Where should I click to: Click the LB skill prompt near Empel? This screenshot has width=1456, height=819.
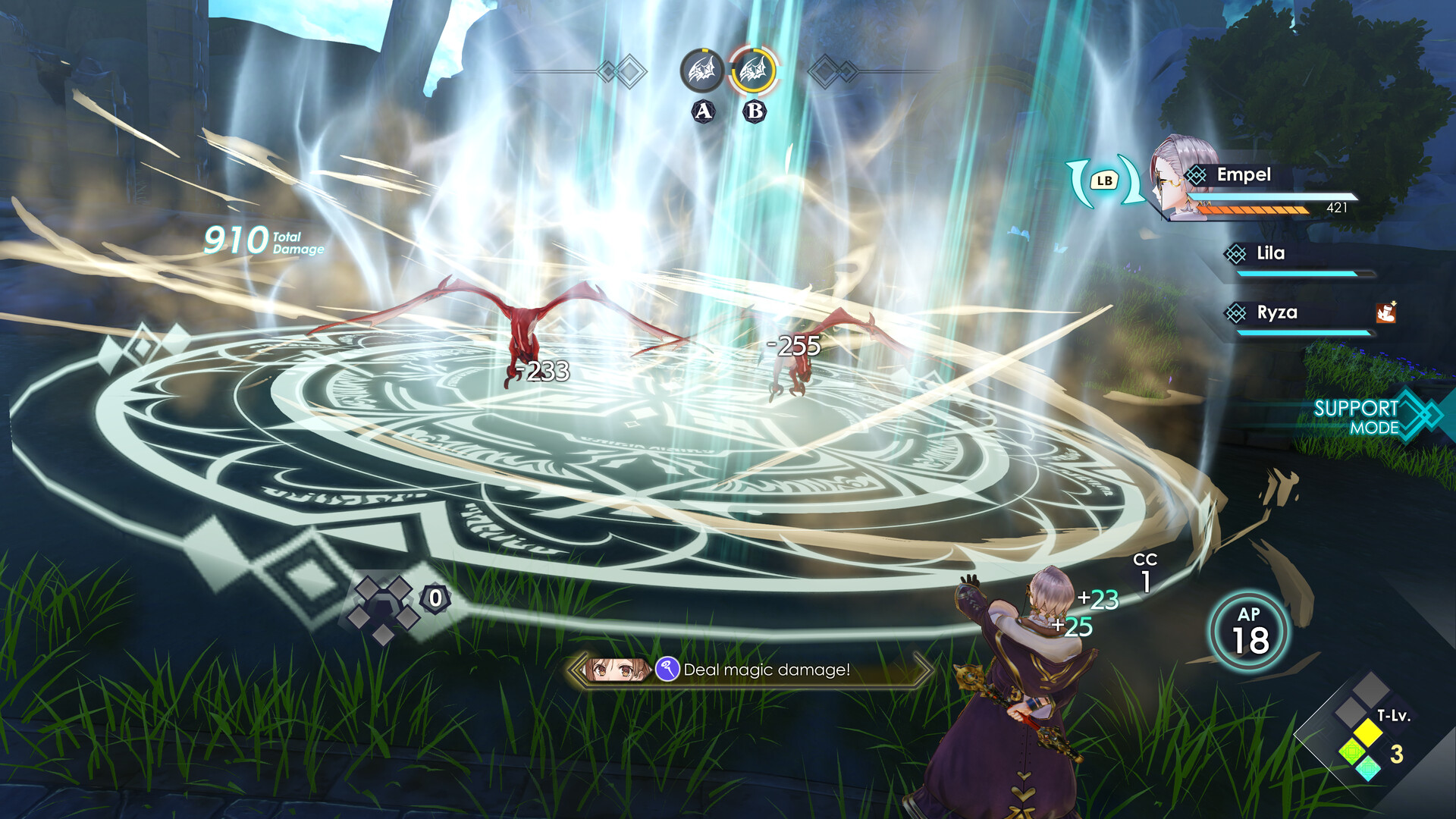click(1105, 180)
